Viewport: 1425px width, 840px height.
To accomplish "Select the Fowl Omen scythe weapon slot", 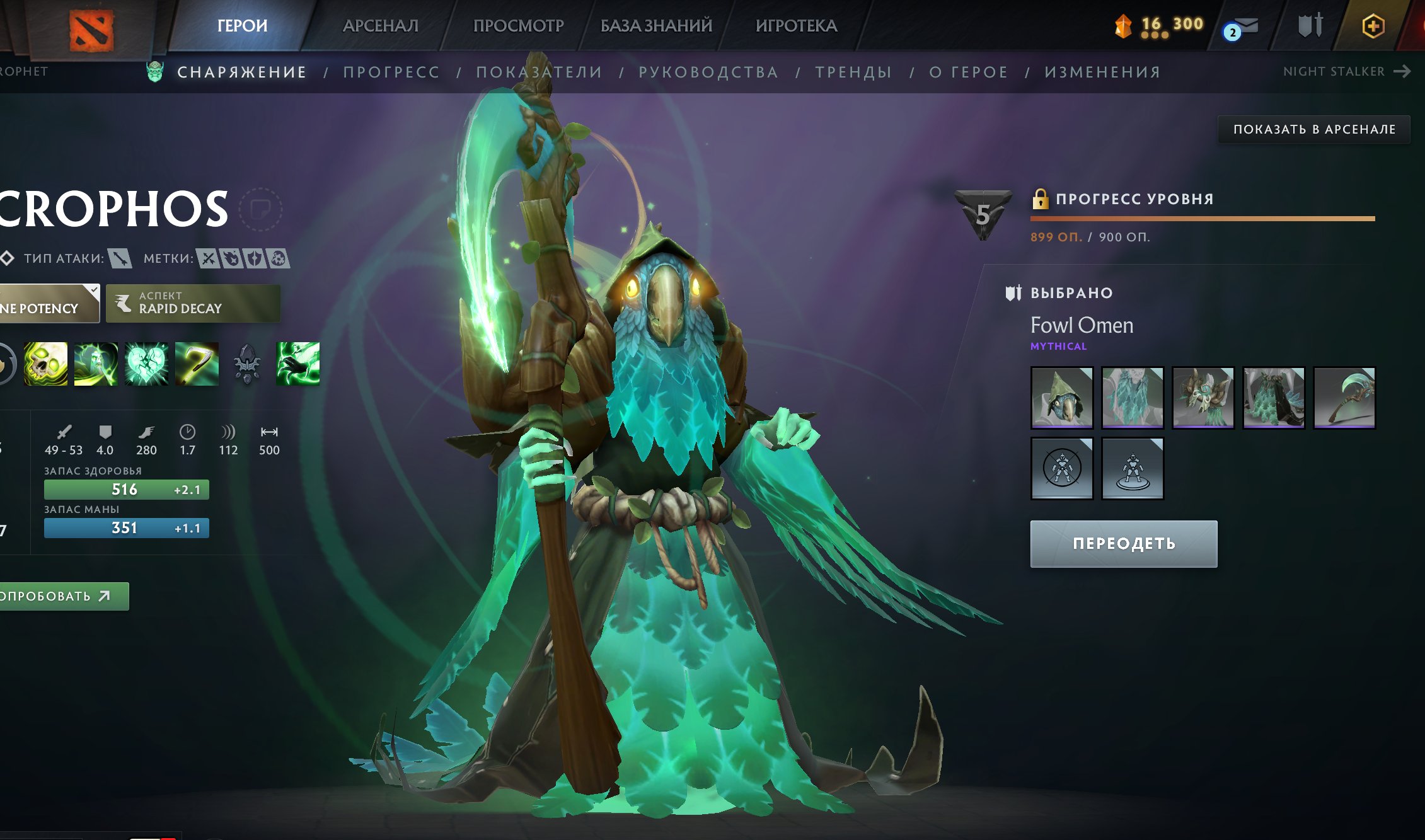I will (1344, 398).
